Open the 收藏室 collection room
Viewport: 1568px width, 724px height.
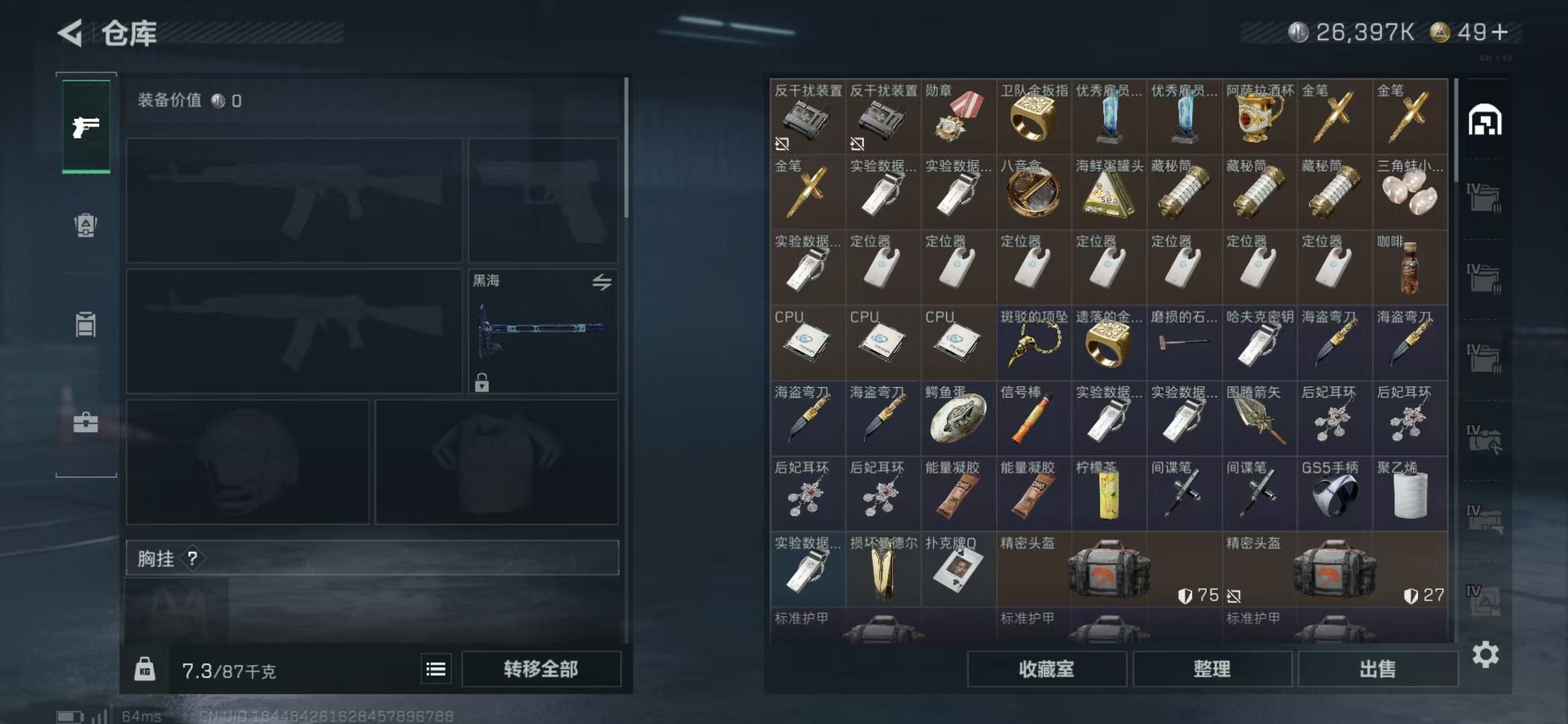tap(1046, 669)
